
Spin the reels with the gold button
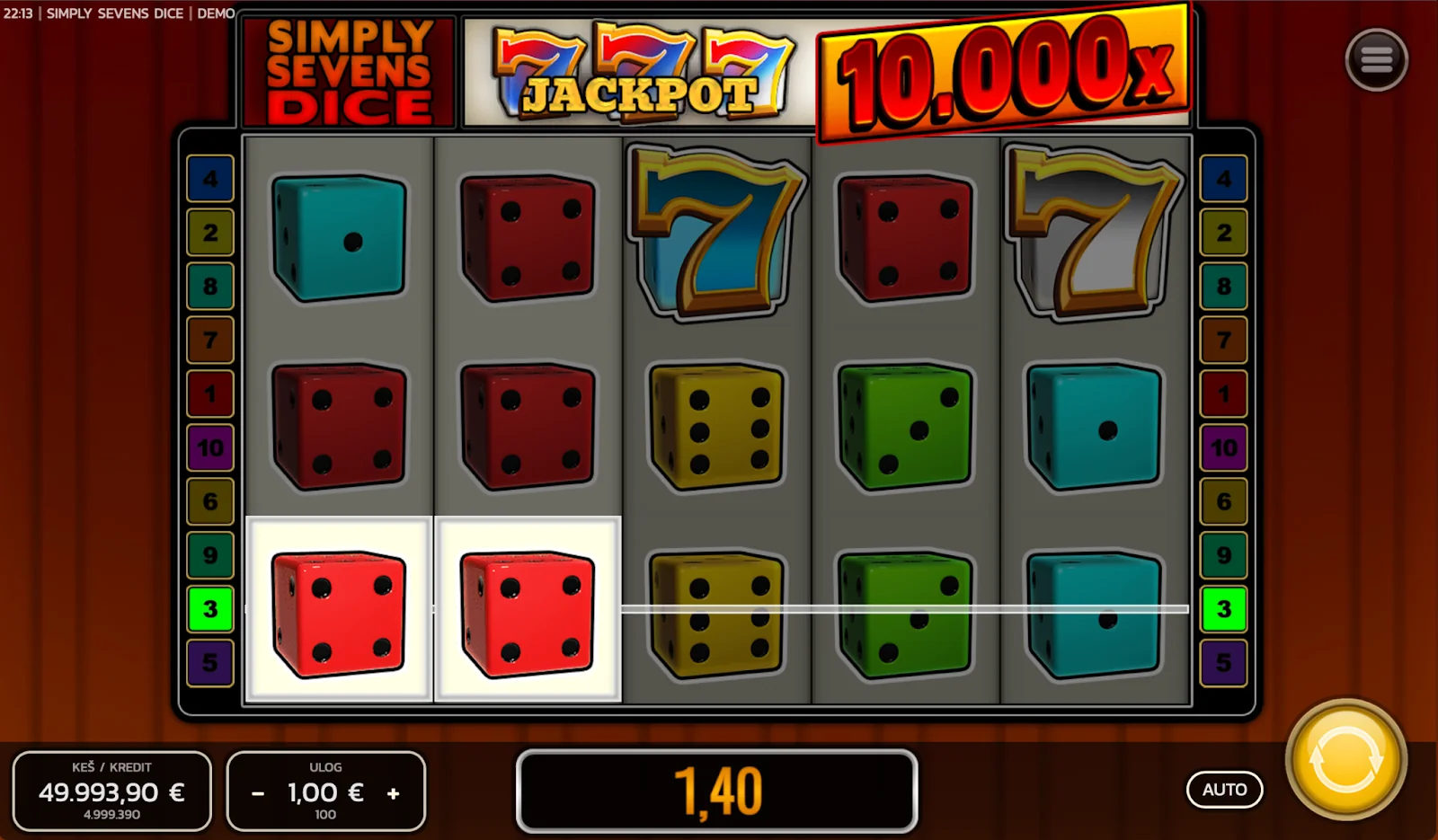coord(1345,759)
